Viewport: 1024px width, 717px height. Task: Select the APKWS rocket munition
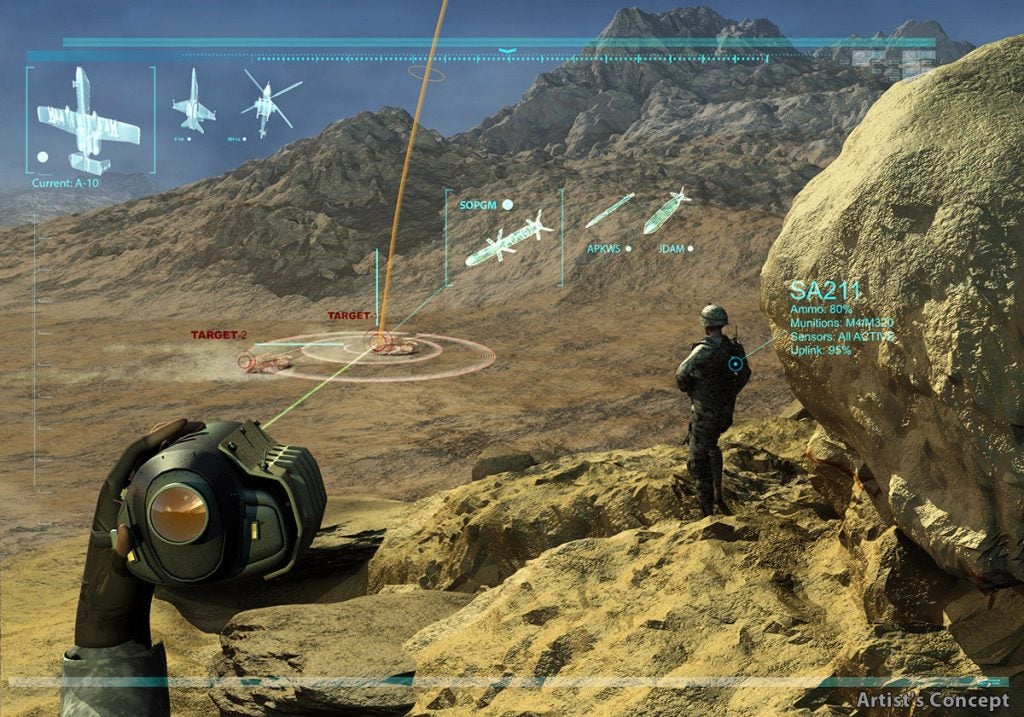[609, 211]
